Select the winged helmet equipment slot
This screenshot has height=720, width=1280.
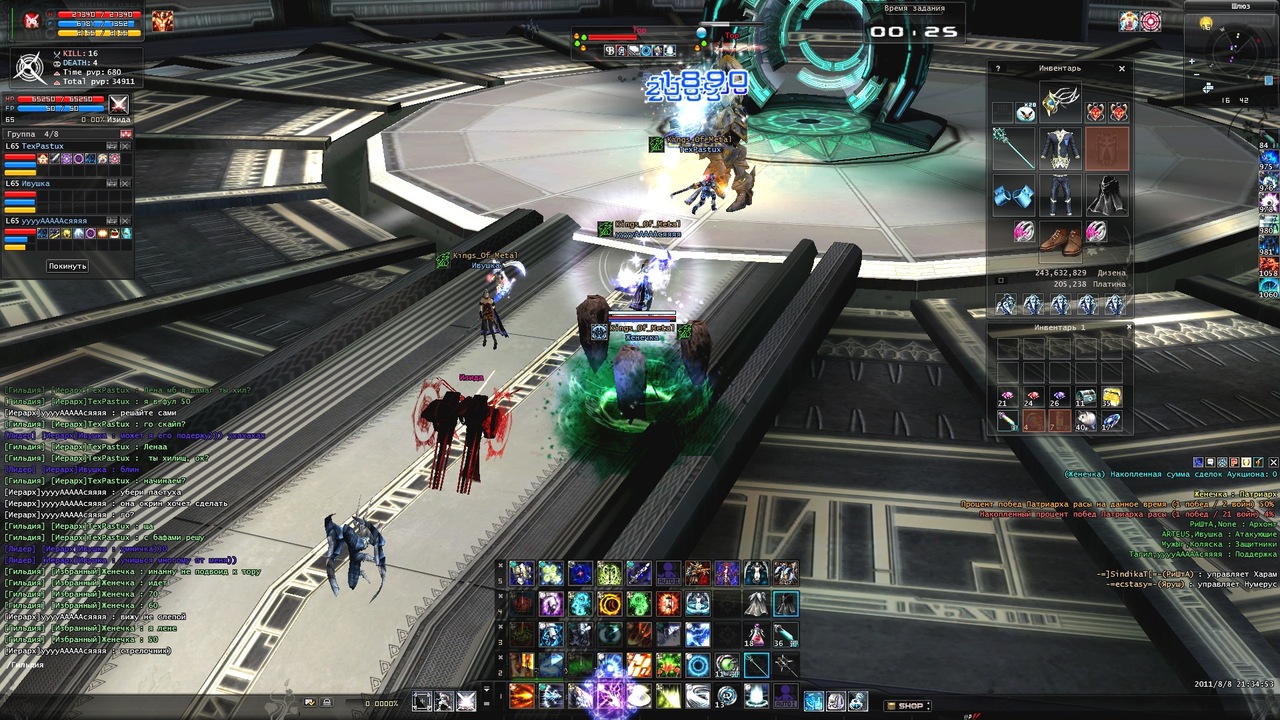[x=1060, y=102]
